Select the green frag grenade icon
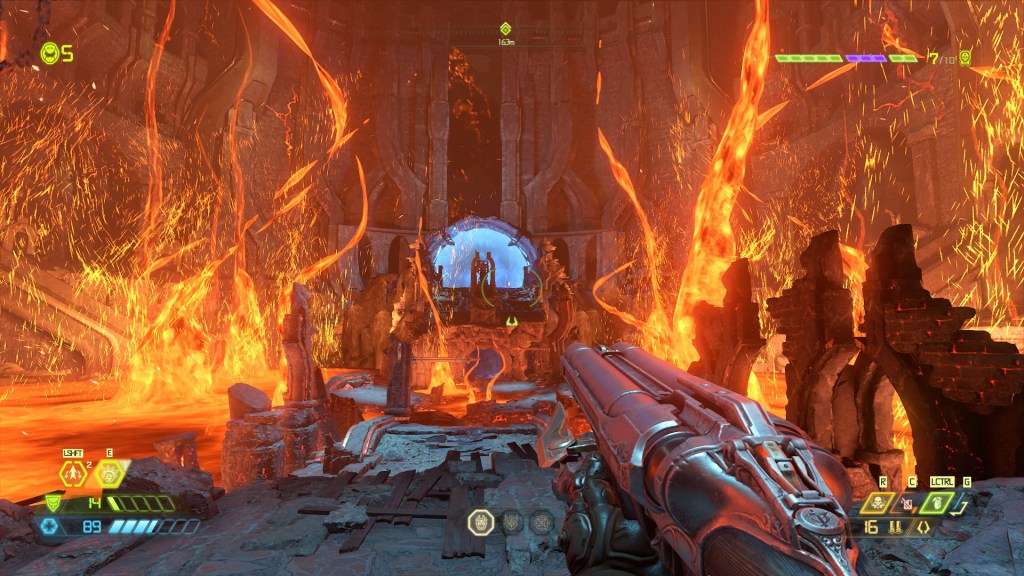 point(939,503)
